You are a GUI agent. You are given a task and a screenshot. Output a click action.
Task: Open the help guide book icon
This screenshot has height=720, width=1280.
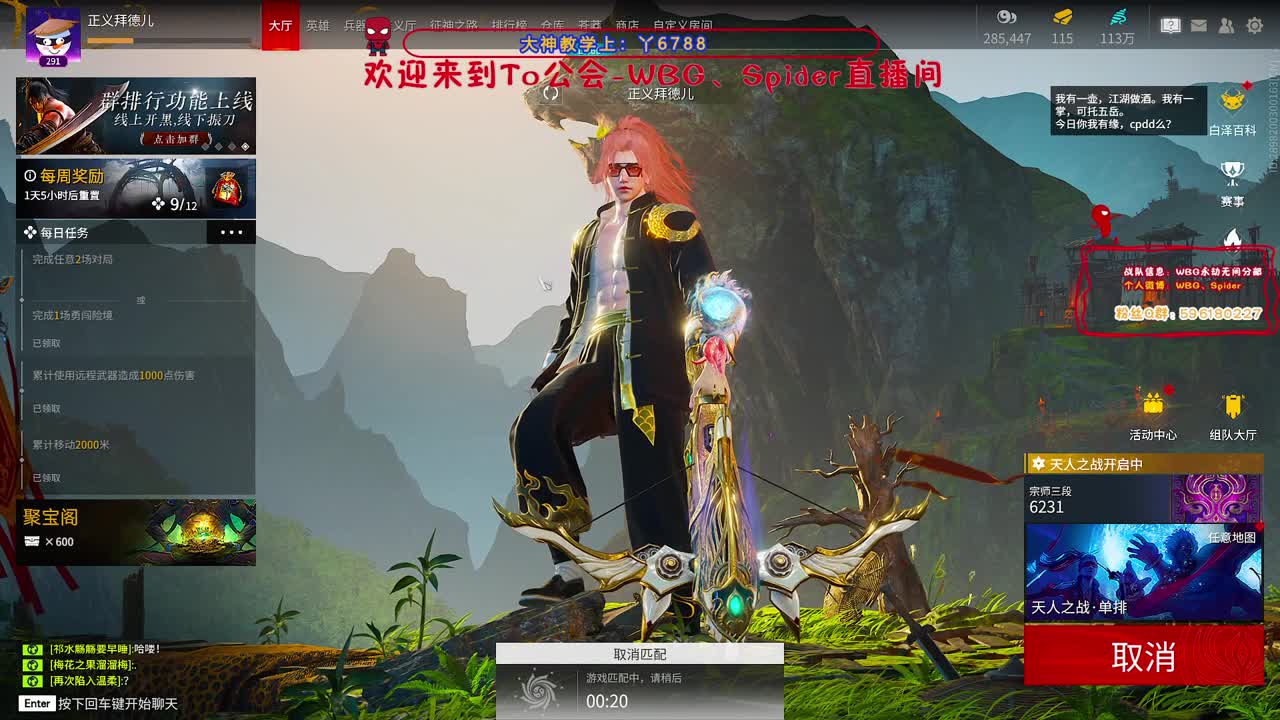[x=1172, y=22]
